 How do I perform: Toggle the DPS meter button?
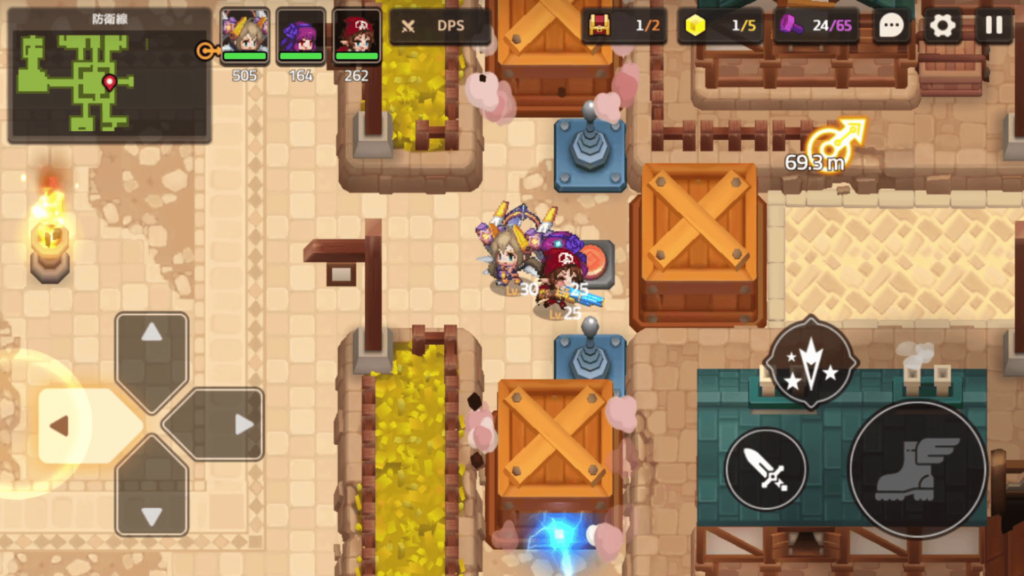click(x=440, y=26)
